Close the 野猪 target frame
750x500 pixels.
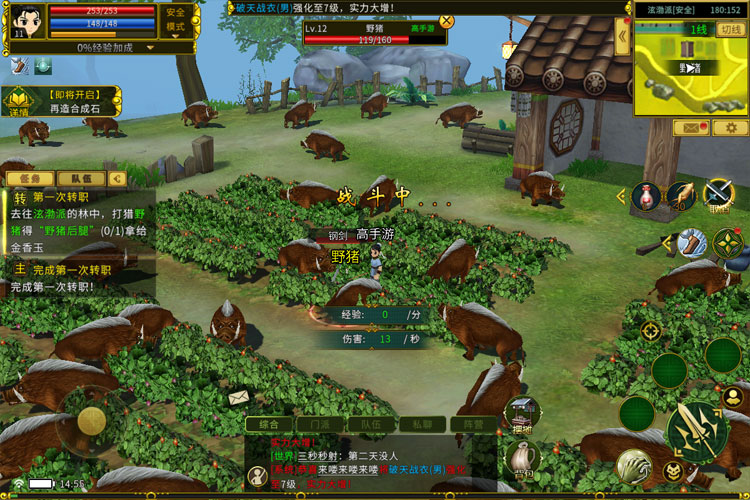(446, 20)
